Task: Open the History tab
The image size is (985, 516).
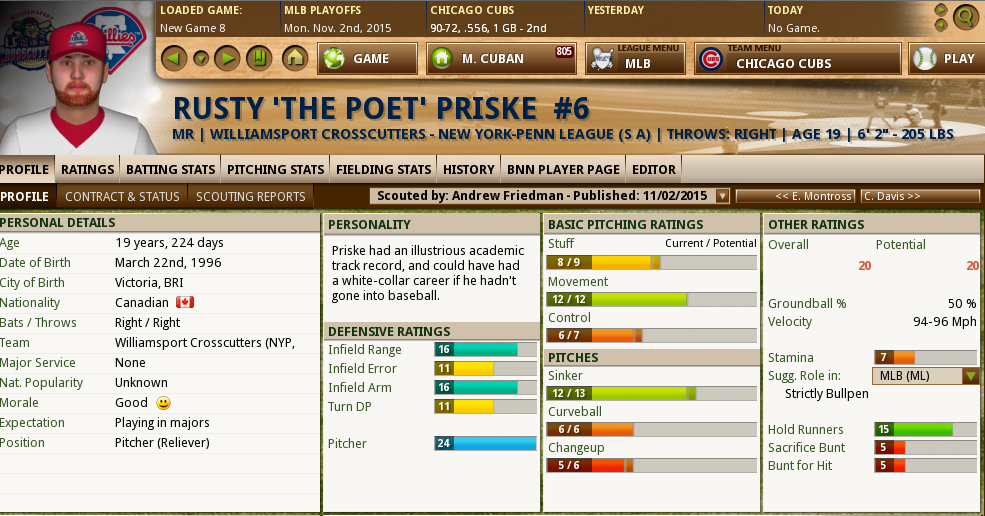Action: (468, 169)
